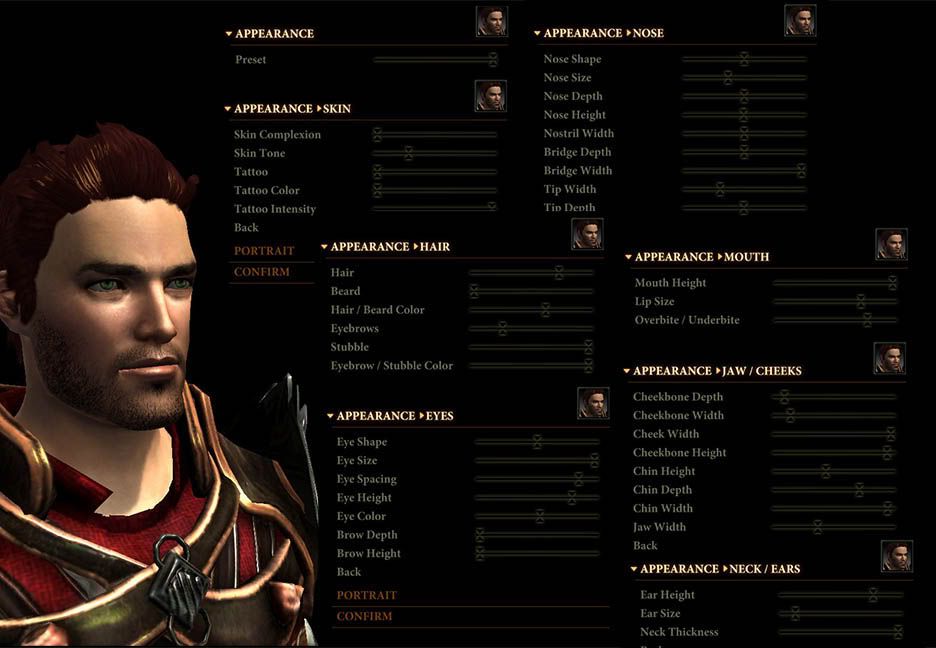This screenshot has height=648, width=936.
Task: Select the Tattoo Color slider
Action: click(434, 190)
